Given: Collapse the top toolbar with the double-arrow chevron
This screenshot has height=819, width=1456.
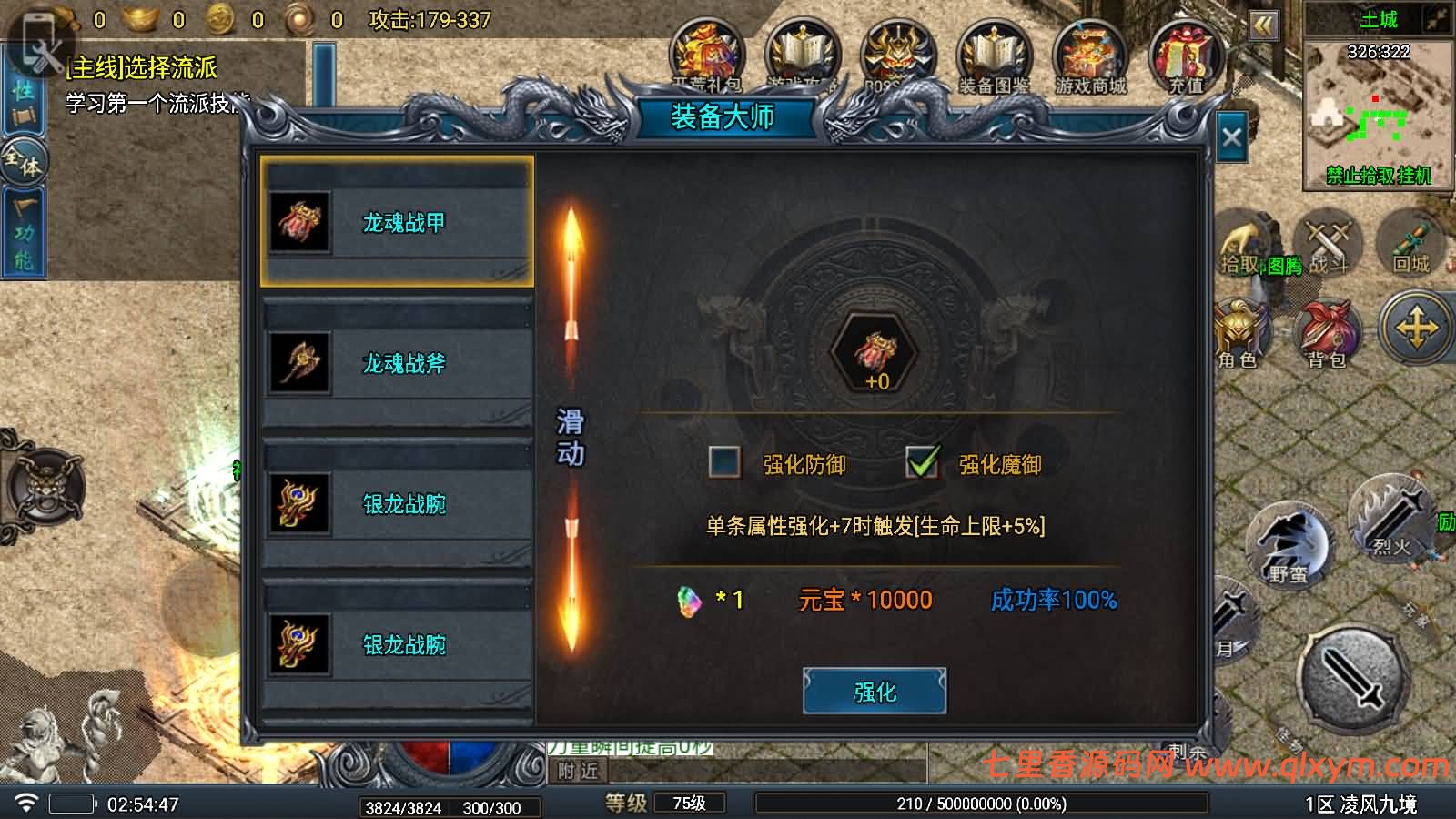Looking at the screenshot, I should 1264,27.
